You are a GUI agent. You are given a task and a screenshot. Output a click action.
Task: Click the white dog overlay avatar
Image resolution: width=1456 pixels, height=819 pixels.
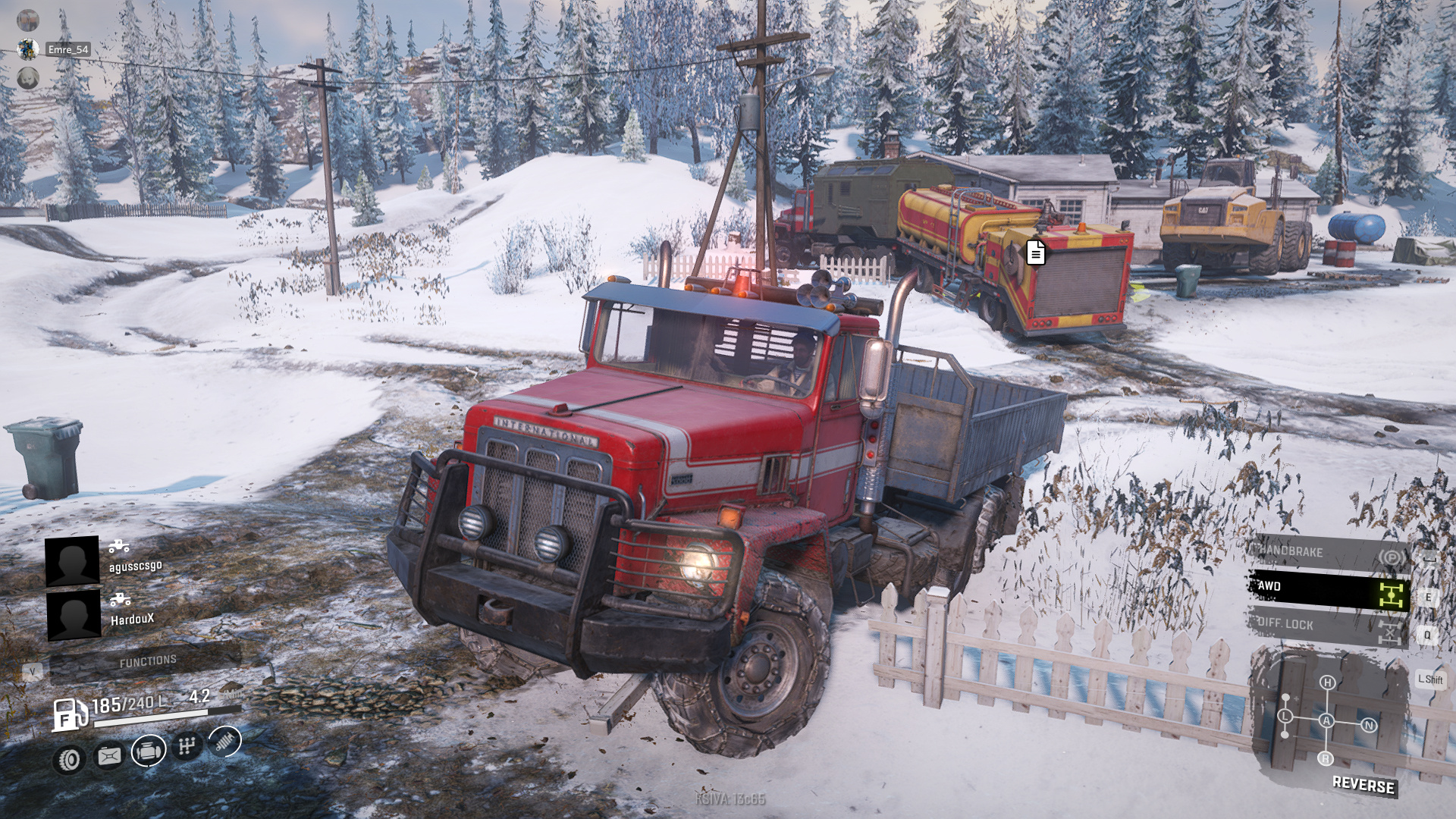coord(28,78)
